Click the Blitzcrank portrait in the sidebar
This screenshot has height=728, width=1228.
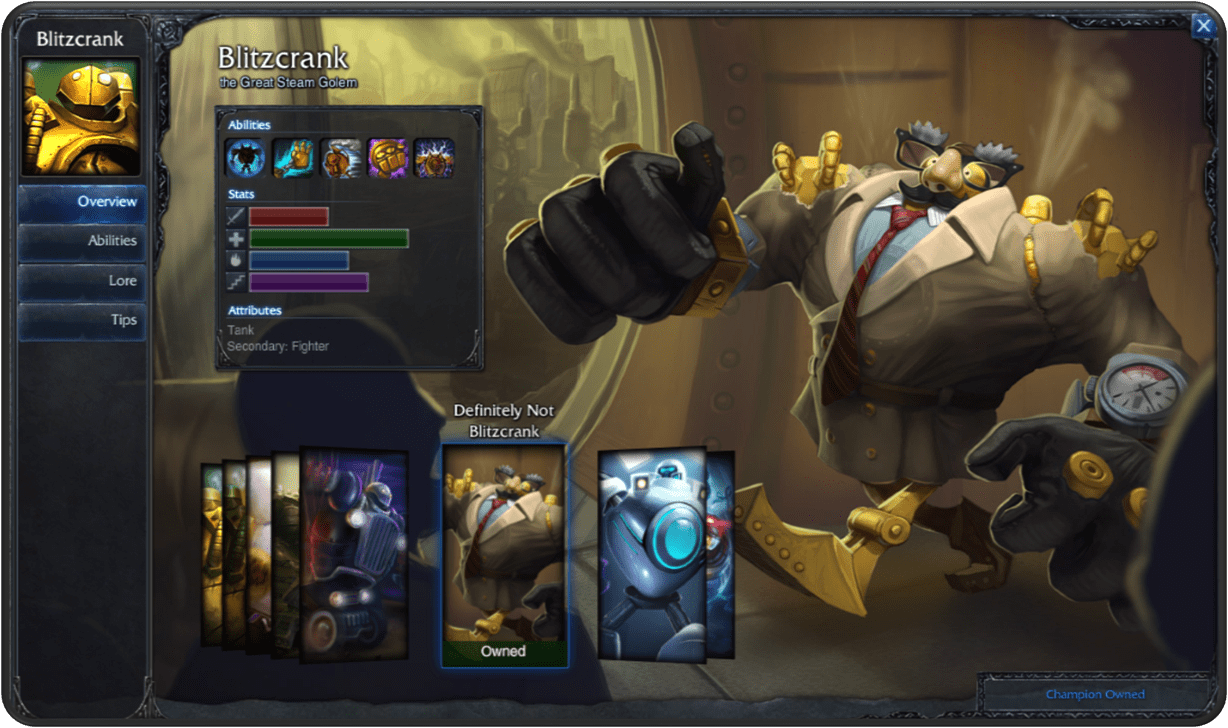[81, 116]
